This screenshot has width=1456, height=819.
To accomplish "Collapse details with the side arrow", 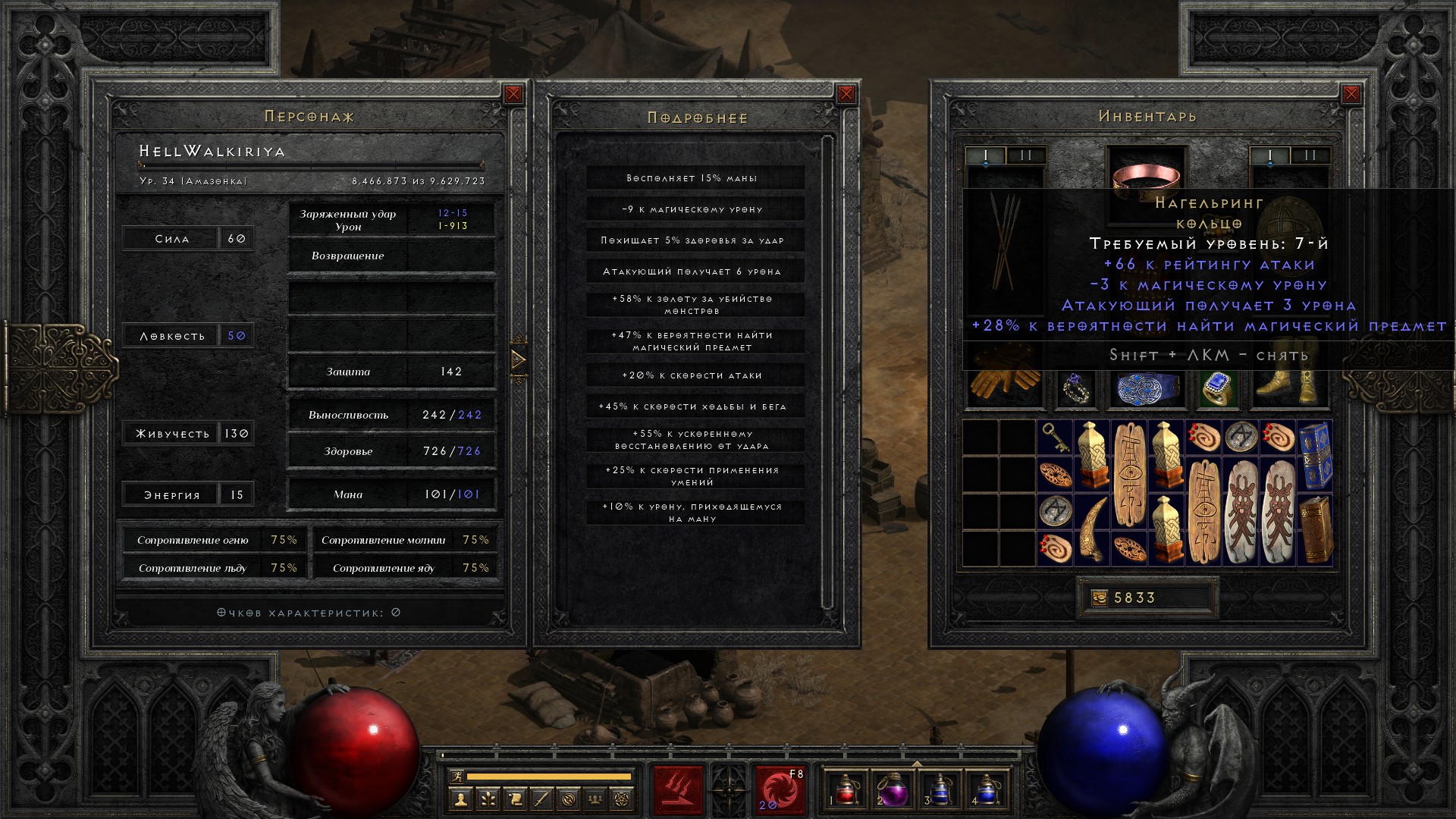I will pyautogui.click(x=519, y=359).
